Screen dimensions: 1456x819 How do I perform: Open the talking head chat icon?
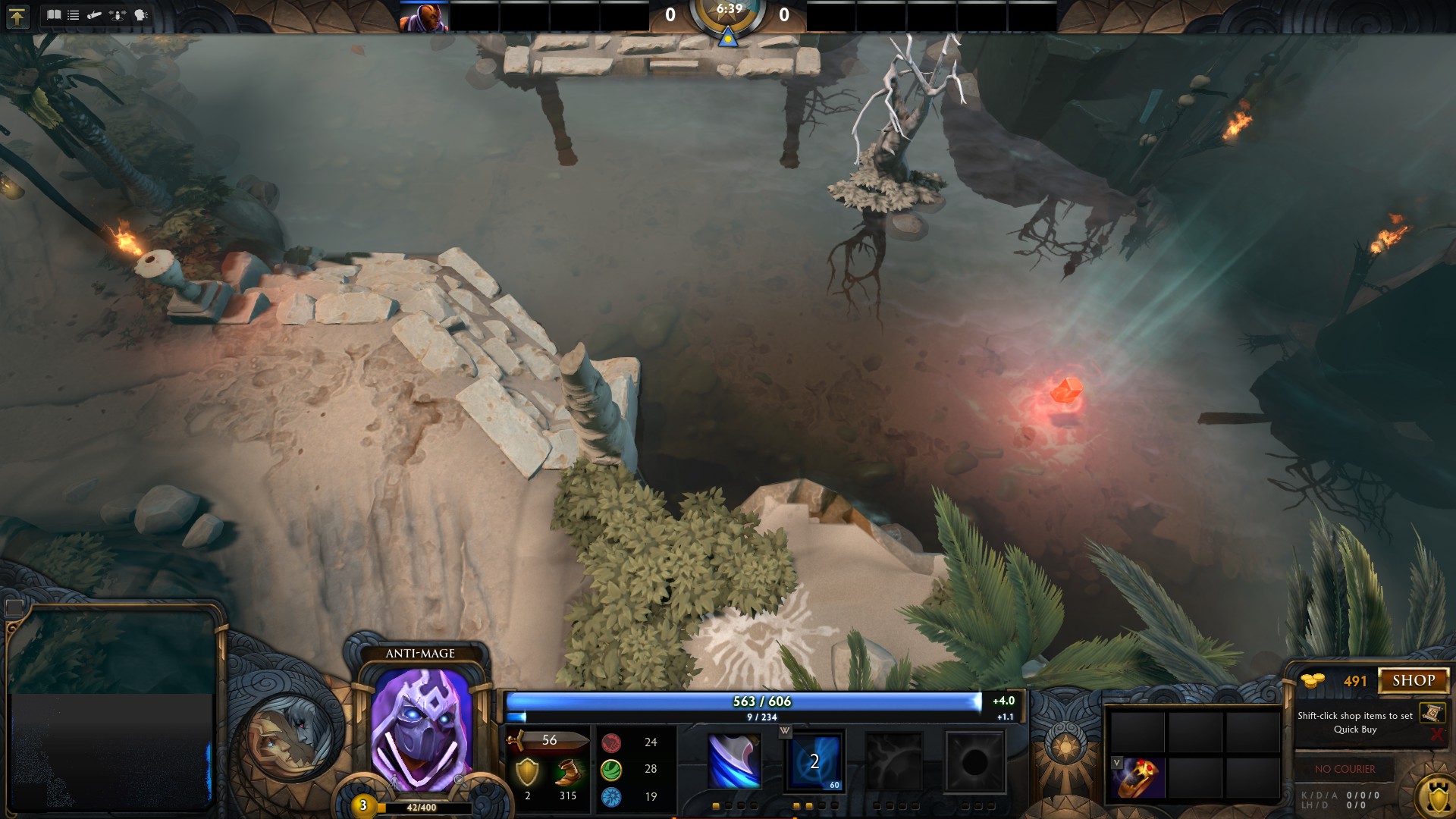pos(141,15)
